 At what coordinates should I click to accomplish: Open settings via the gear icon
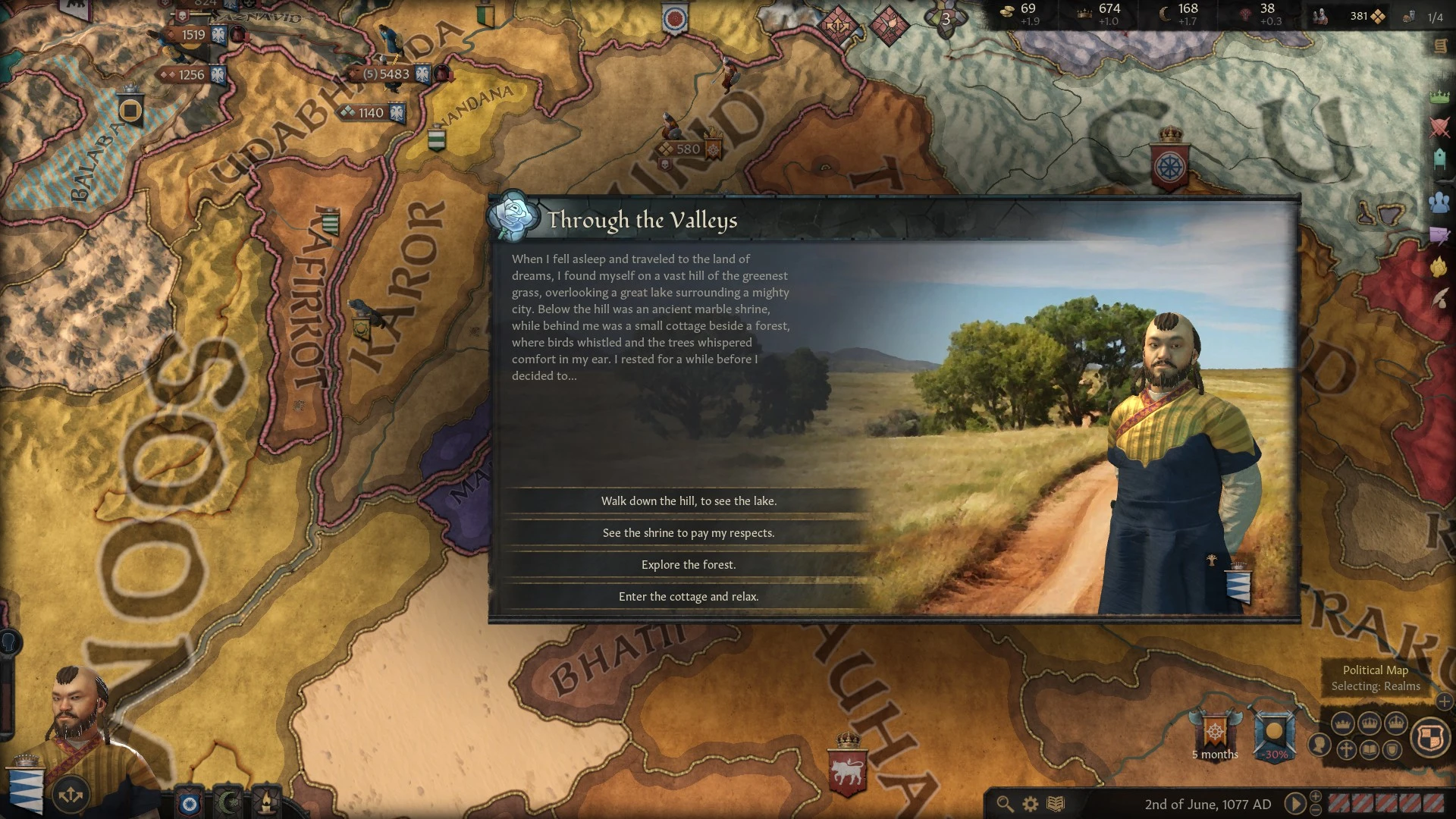[1030, 803]
